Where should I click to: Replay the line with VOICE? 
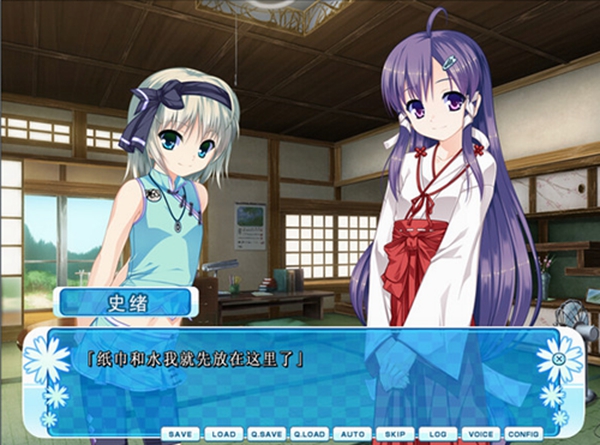[480, 434]
